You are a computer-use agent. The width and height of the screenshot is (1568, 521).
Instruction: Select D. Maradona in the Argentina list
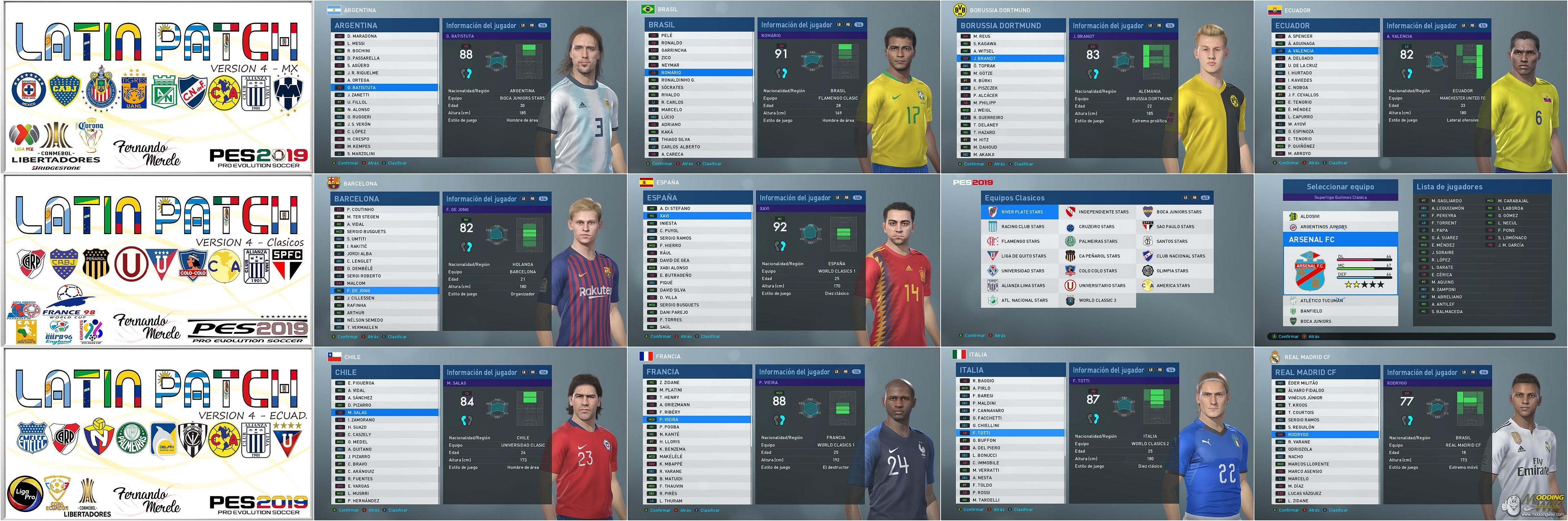tap(362, 36)
